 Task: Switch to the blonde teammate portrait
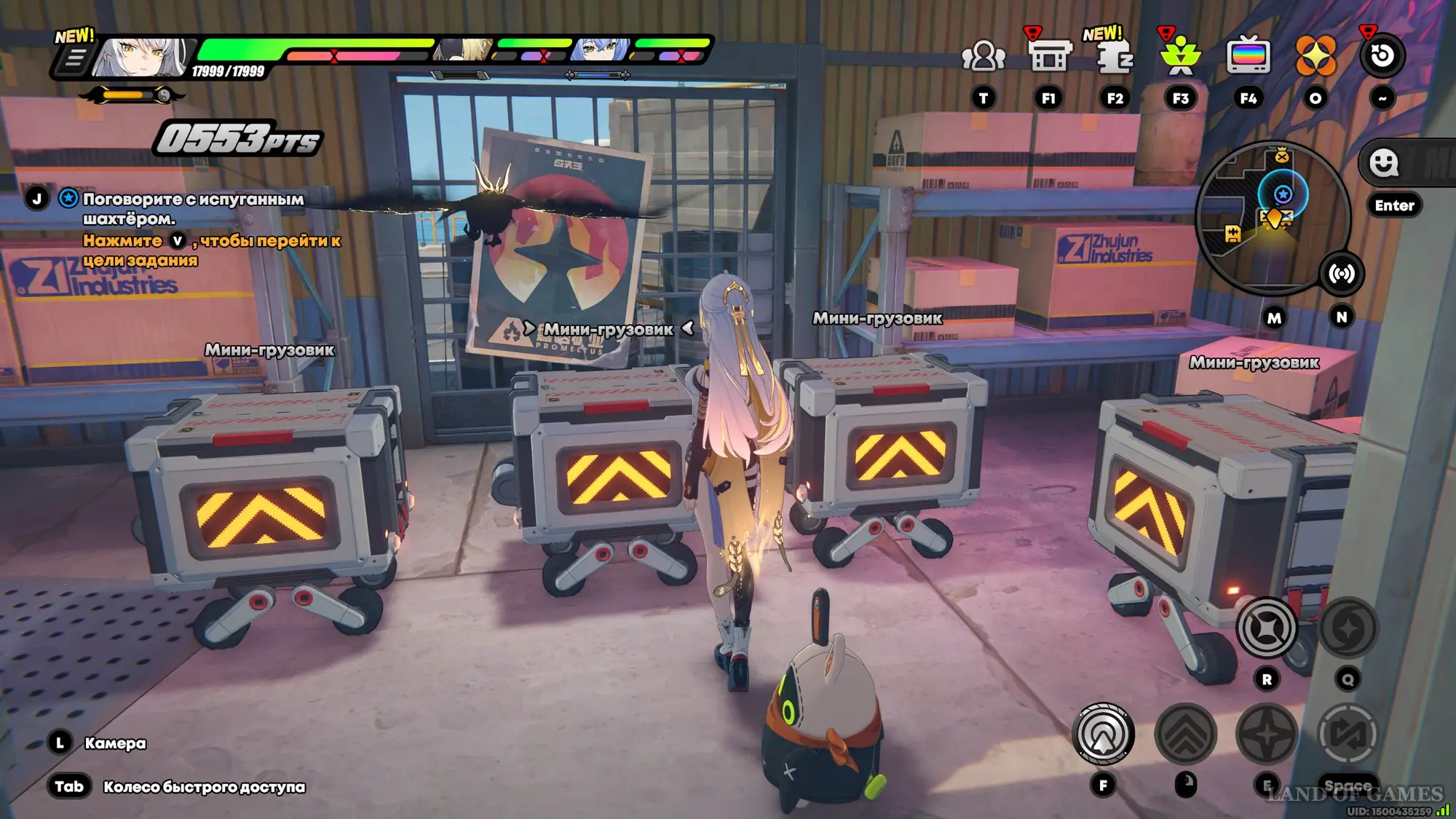(x=464, y=50)
